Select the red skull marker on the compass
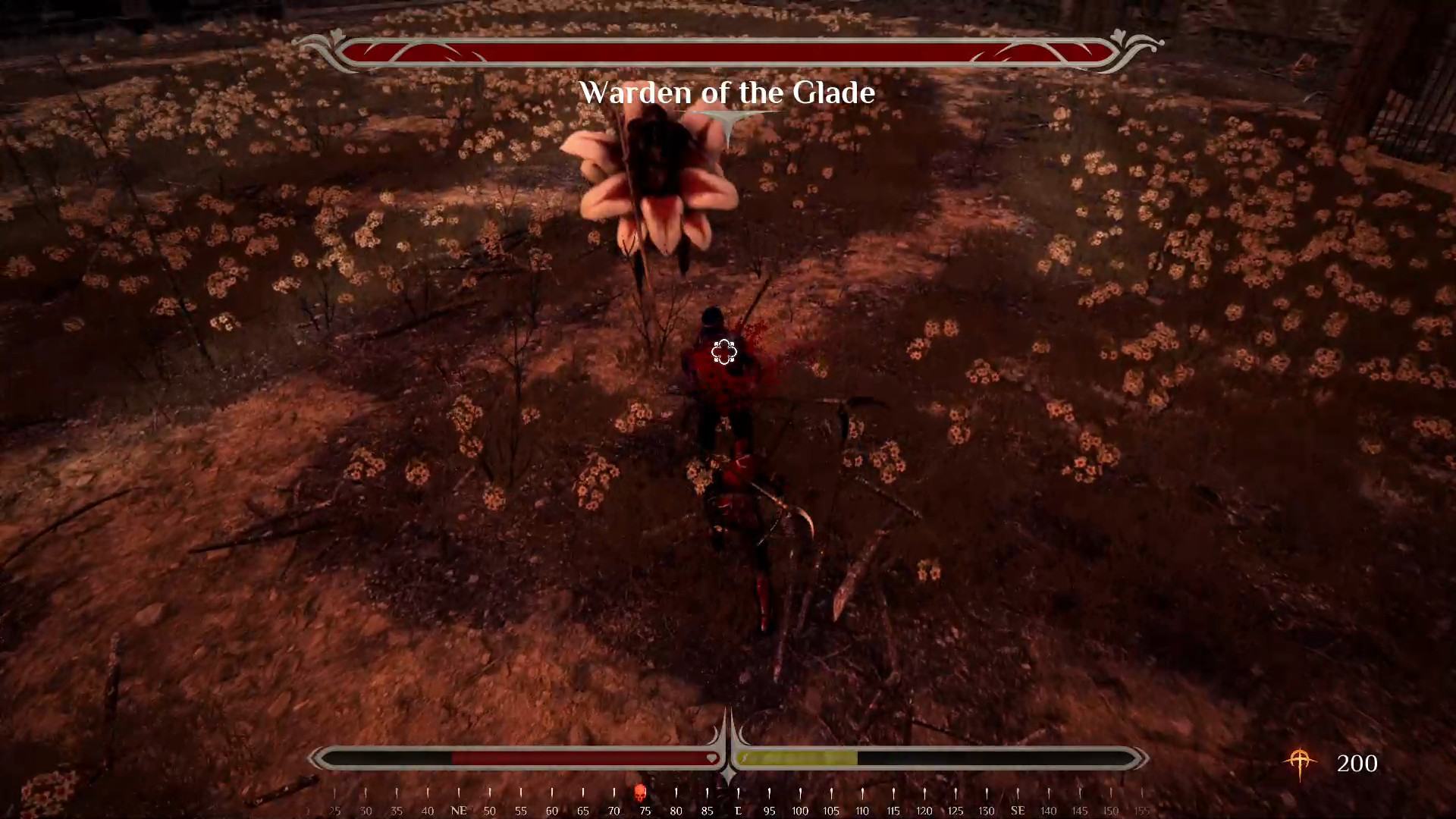 tap(641, 792)
